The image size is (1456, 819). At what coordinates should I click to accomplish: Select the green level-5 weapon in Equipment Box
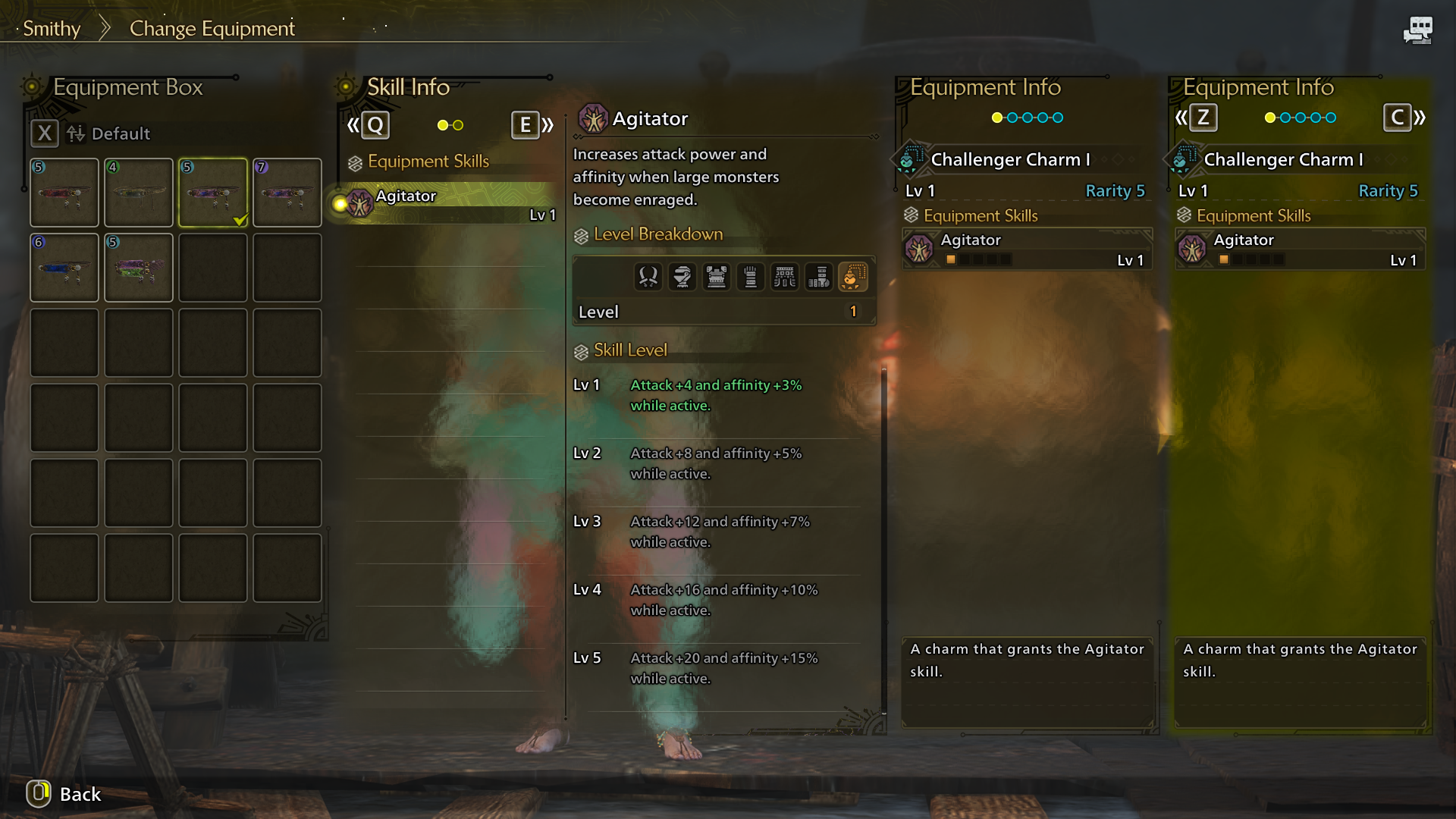pyautogui.click(x=138, y=267)
